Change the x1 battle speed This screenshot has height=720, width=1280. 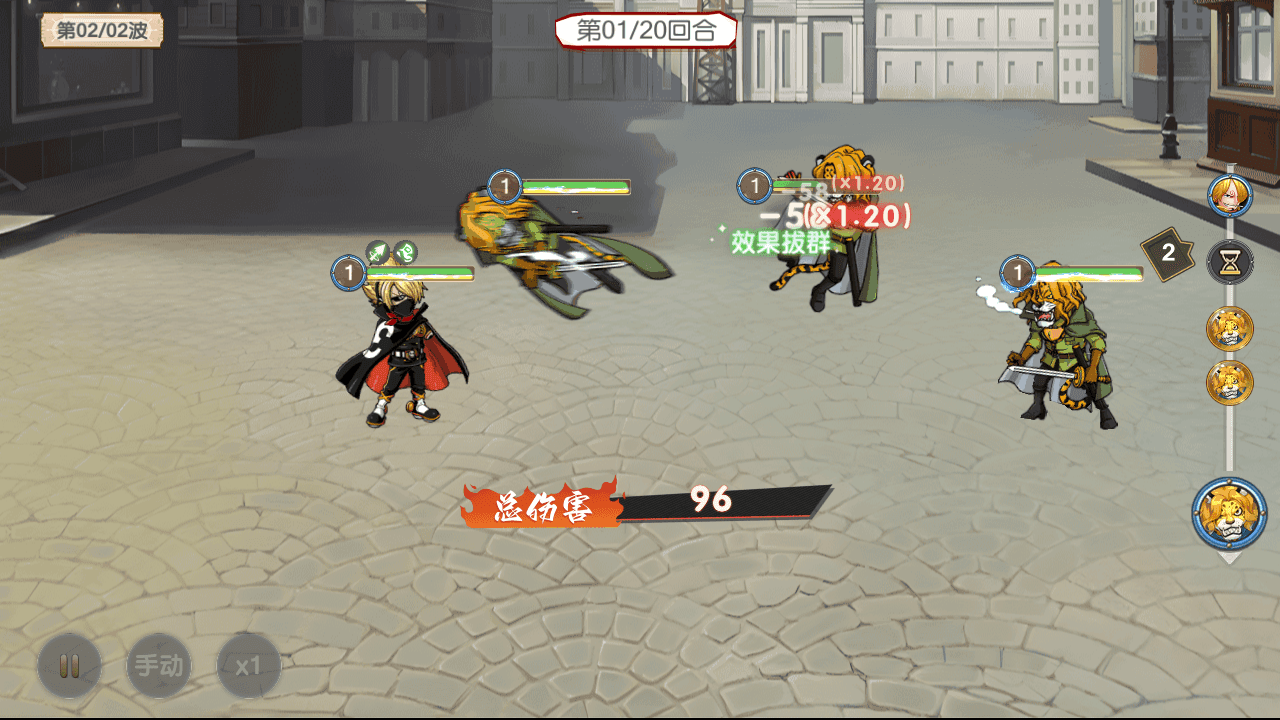[x=248, y=666]
